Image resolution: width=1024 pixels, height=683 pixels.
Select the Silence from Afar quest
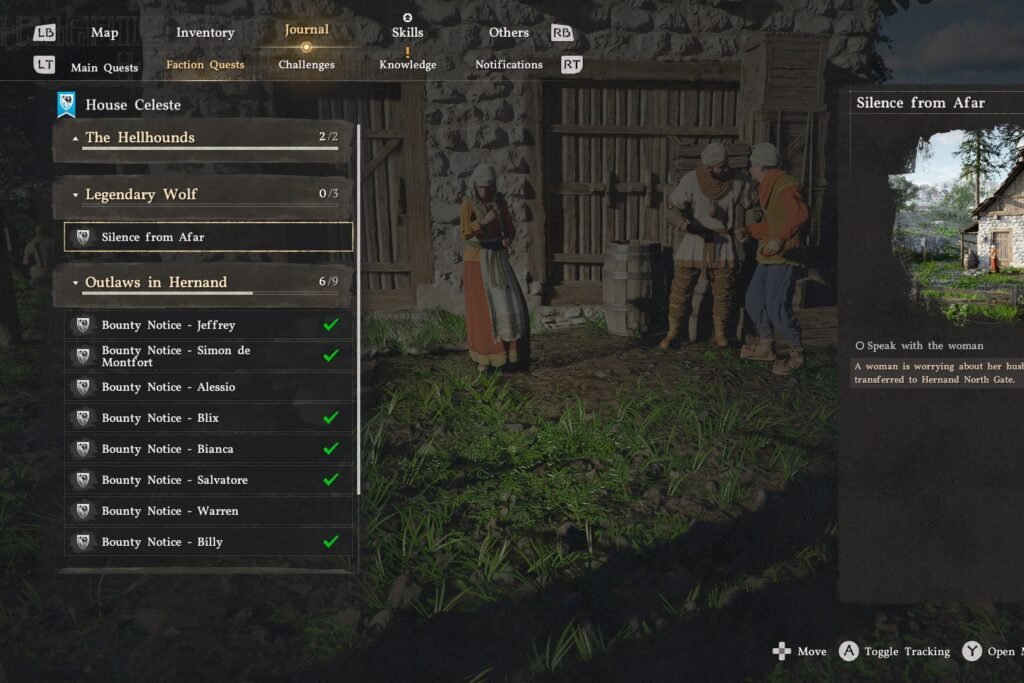(x=208, y=237)
